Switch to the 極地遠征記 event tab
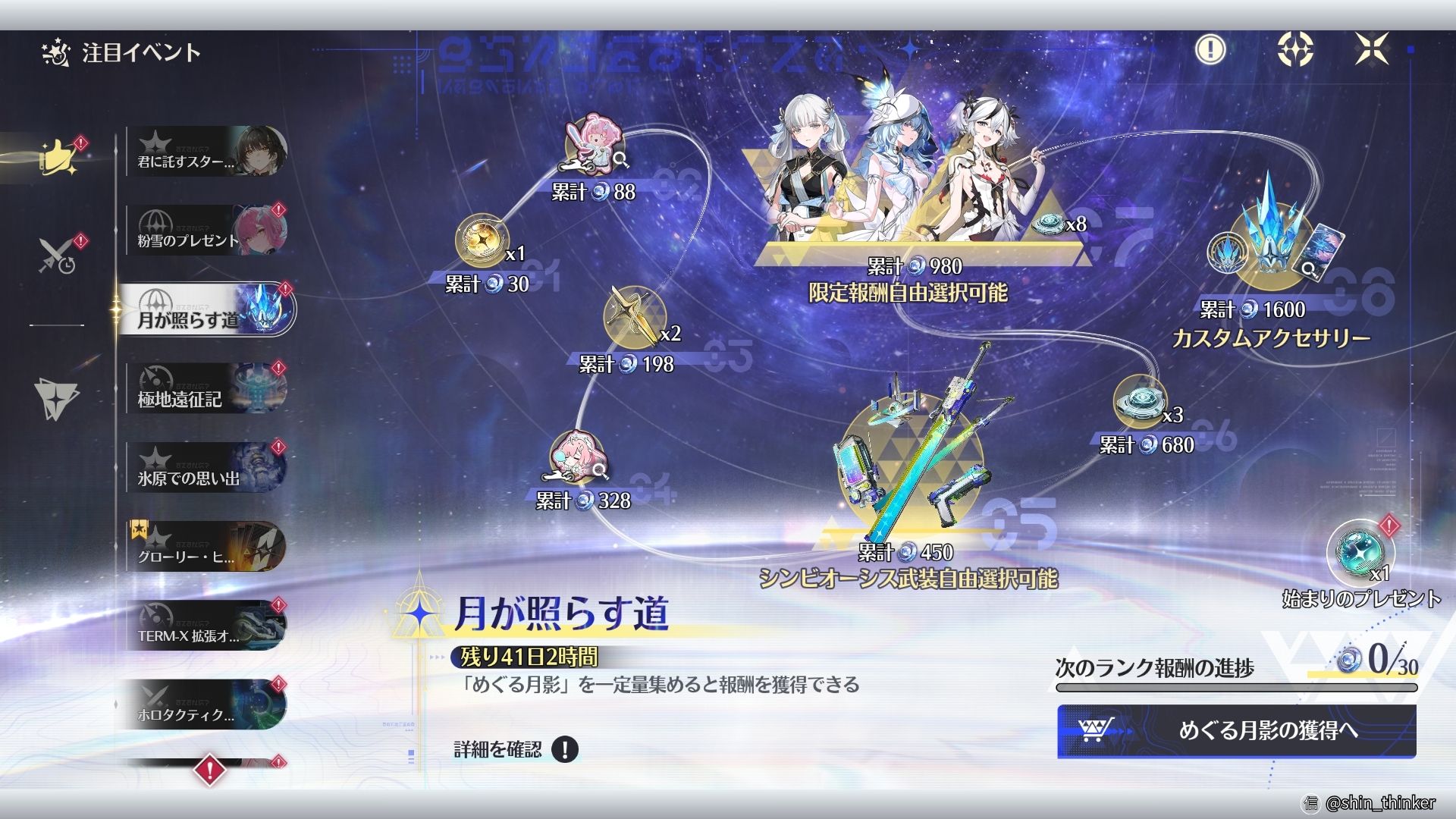This screenshot has width=1456, height=819. (205, 388)
